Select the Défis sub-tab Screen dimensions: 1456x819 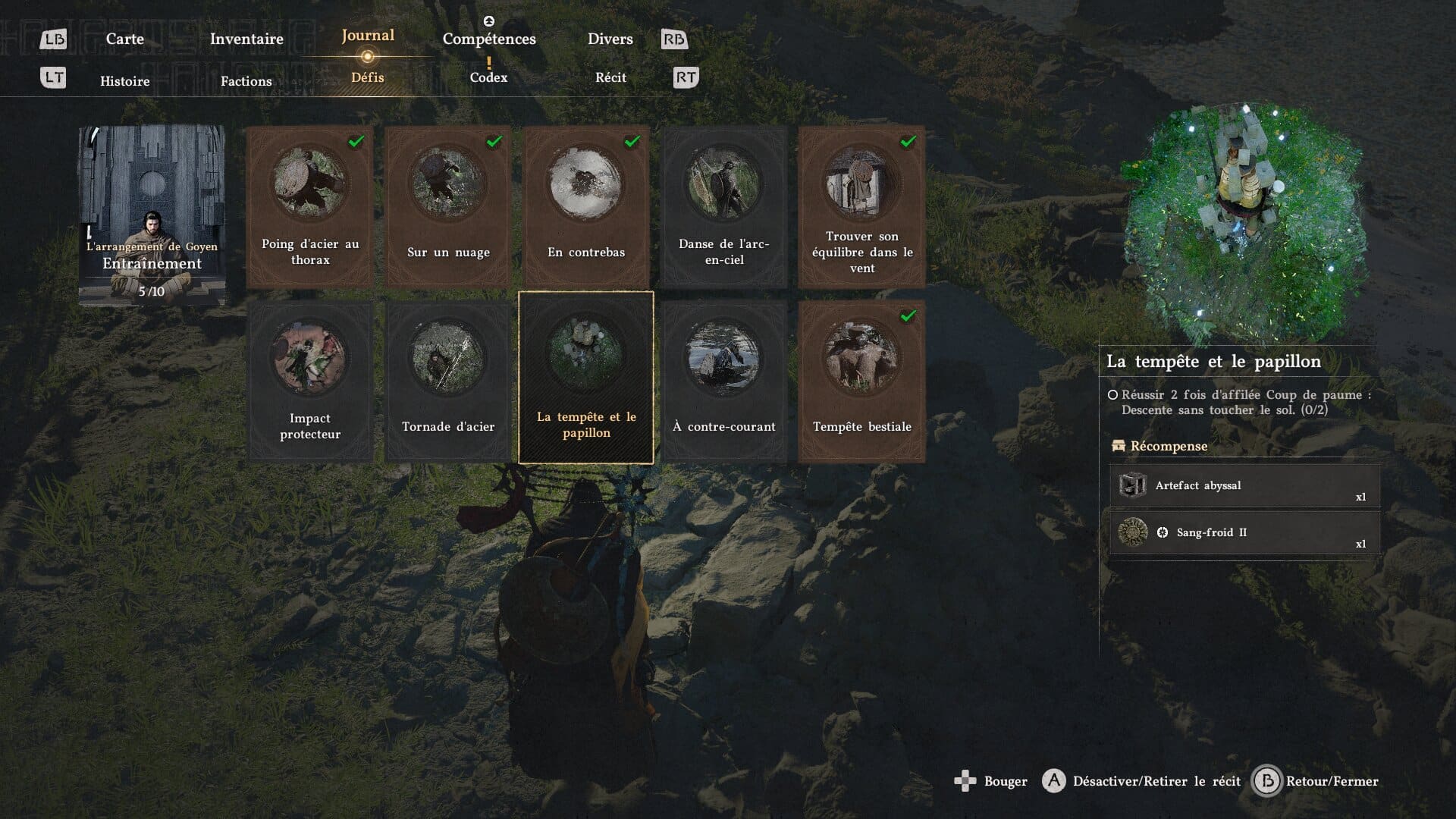pyautogui.click(x=368, y=77)
